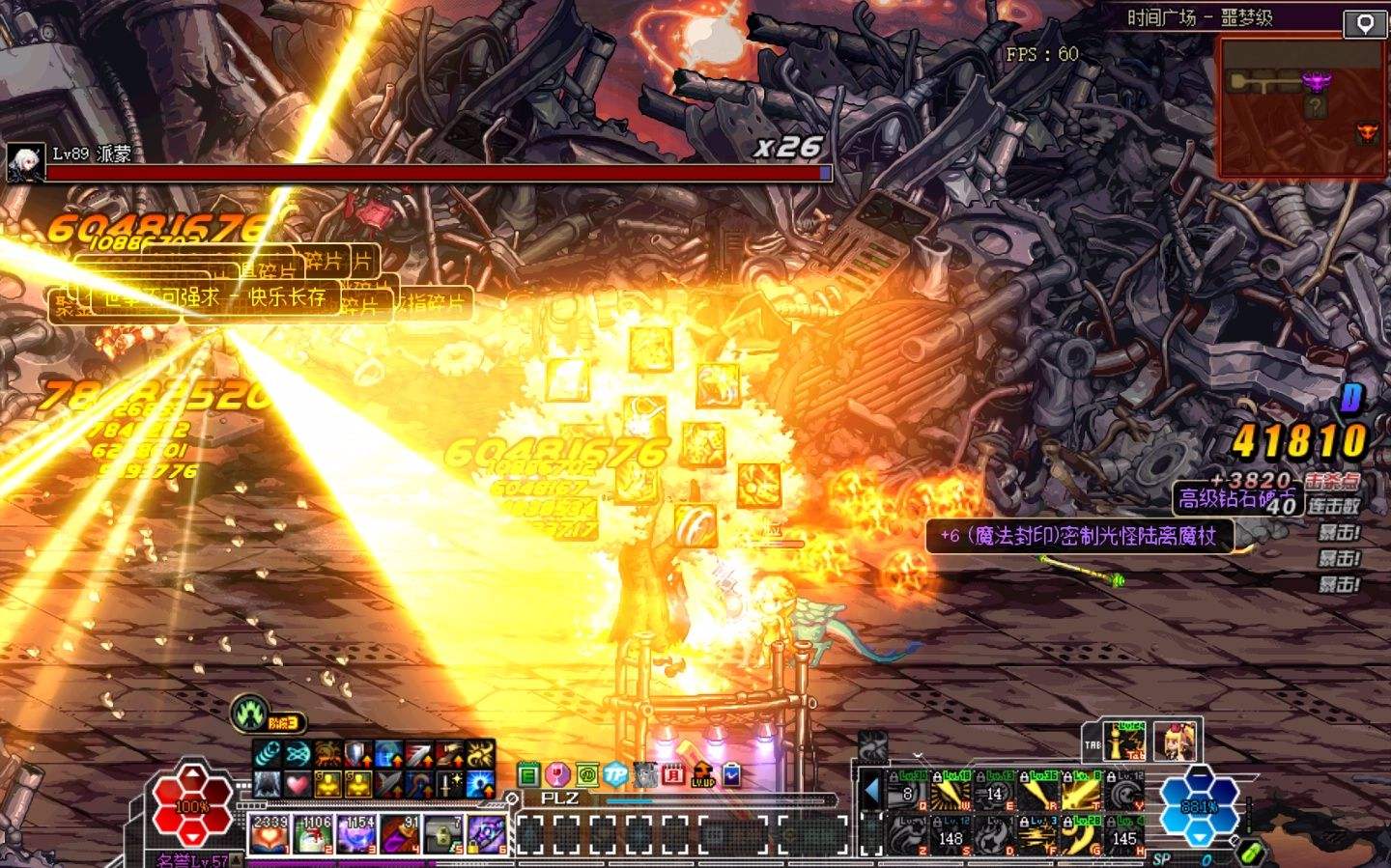The width and height of the screenshot is (1391, 868).
Task: Cast the R key light beam skill
Action: tap(1038, 793)
